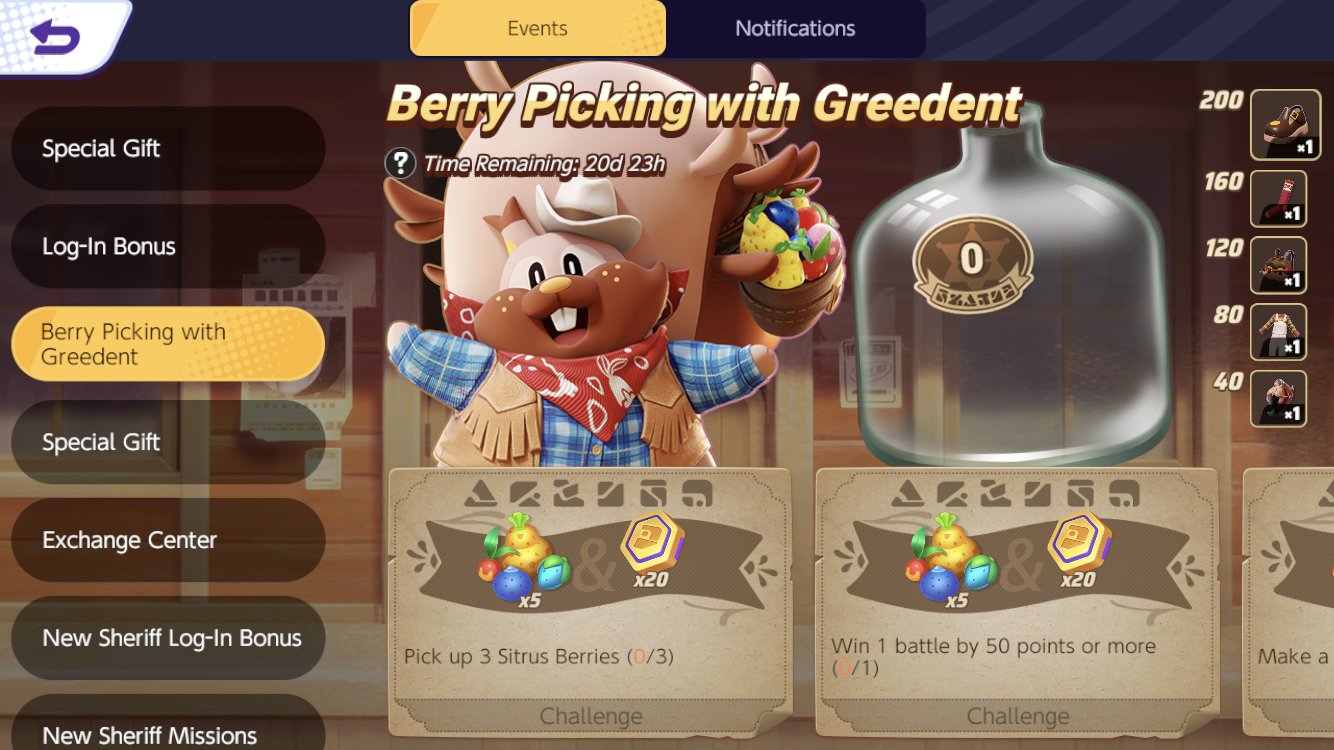This screenshot has width=1334, height=750.
Task: Click the Challenge button for Sitrus Berries
Action: (591, 716)
